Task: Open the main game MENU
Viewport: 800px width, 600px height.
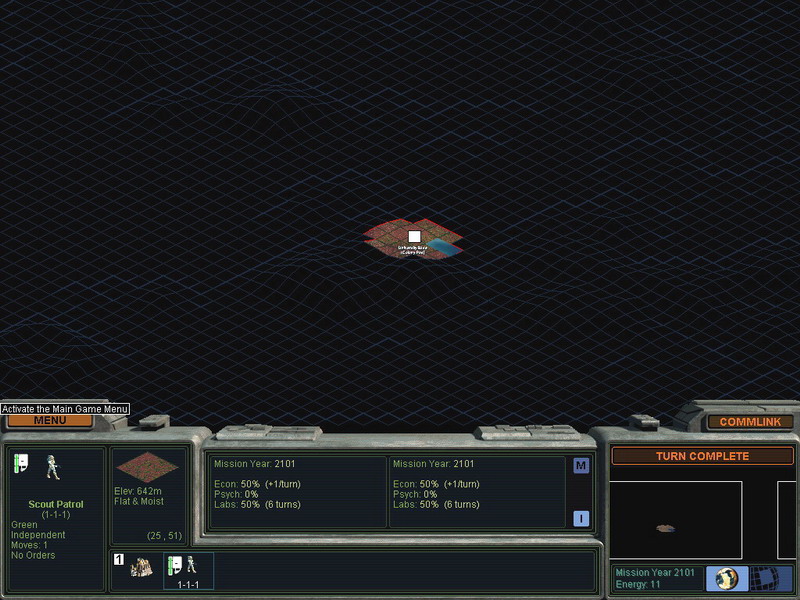Action: [x=50, y=420]
